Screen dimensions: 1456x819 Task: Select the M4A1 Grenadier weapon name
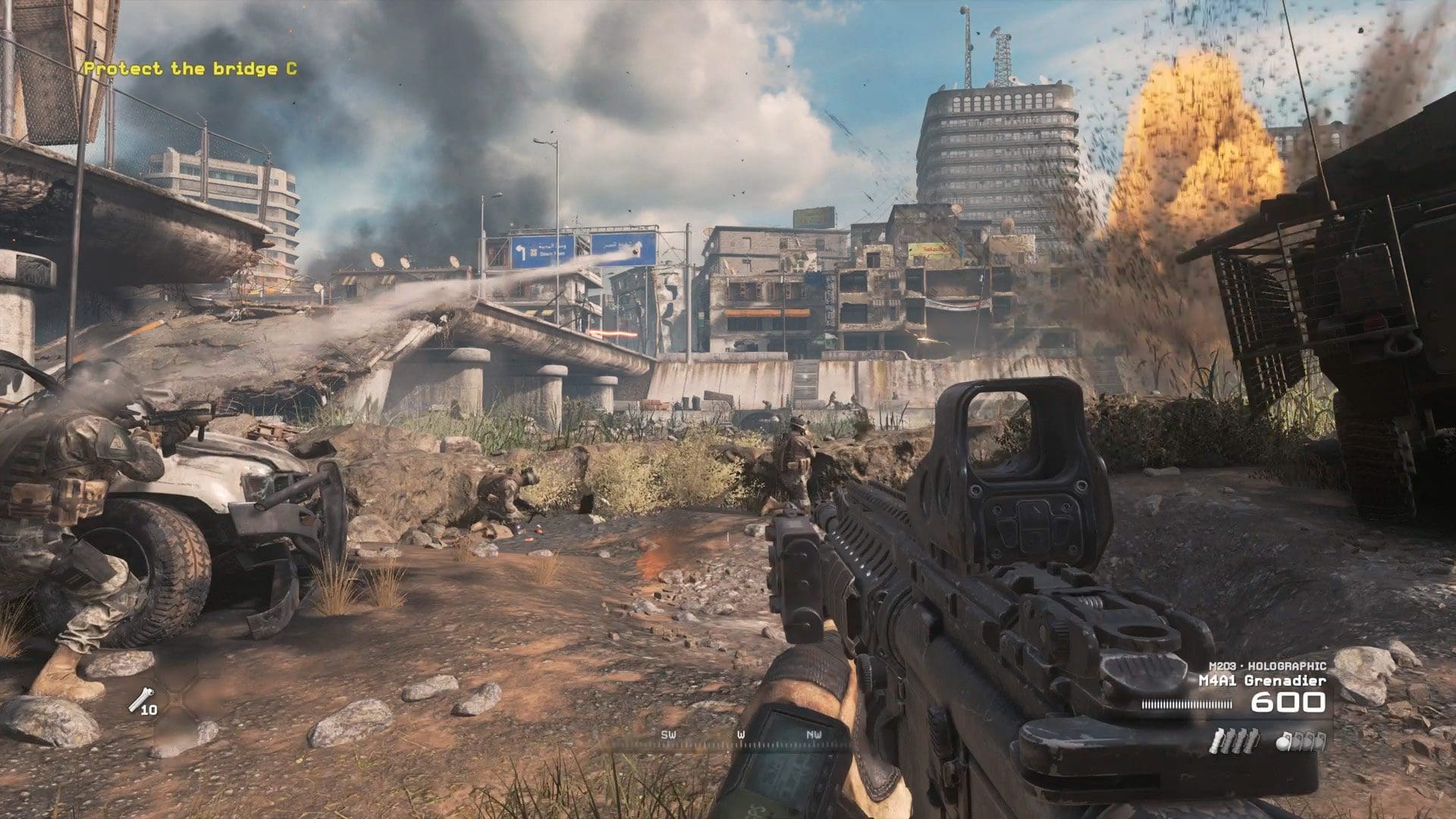1263,681
